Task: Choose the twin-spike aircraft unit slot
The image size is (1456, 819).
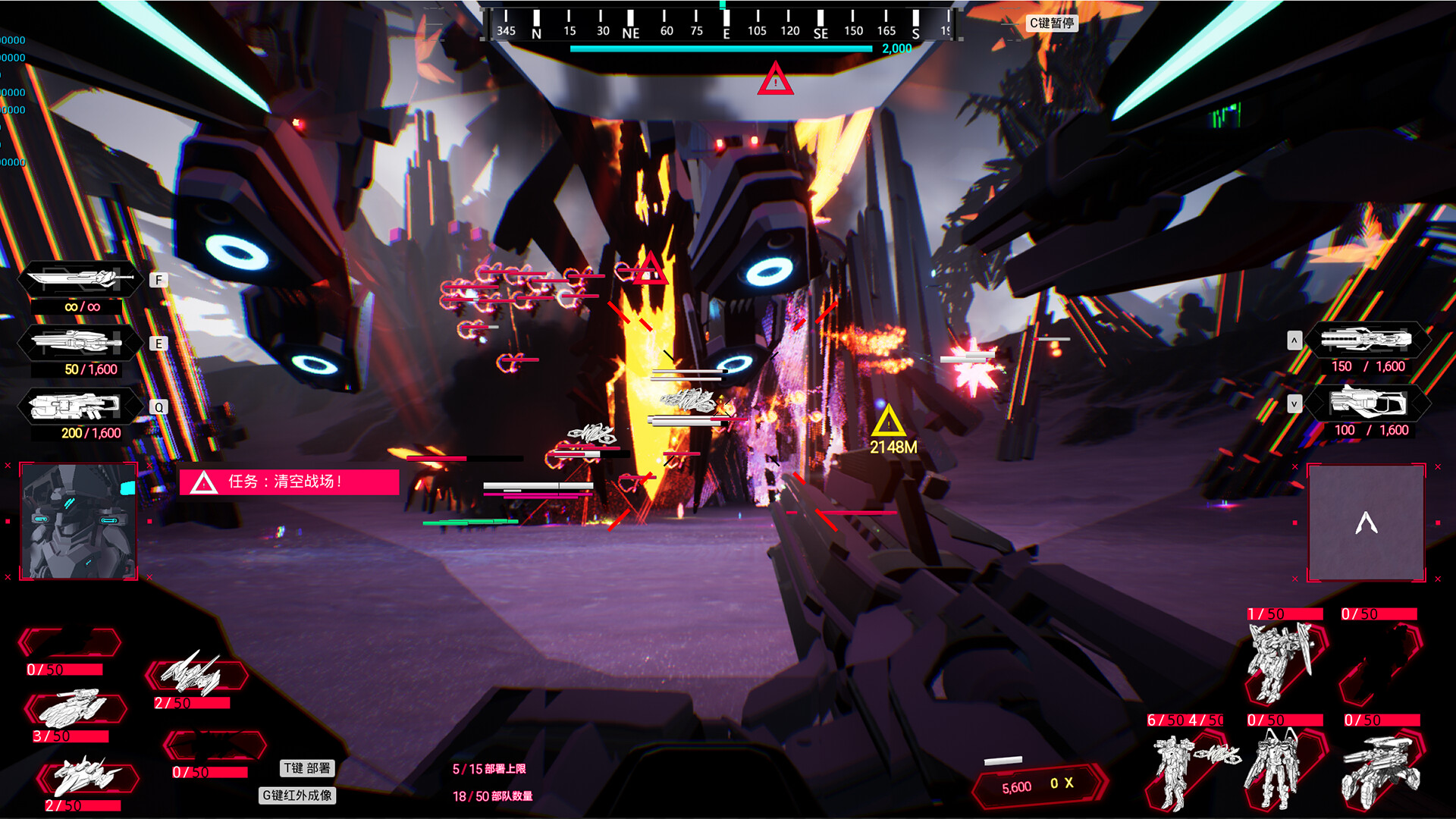Action: coord(195,674)
